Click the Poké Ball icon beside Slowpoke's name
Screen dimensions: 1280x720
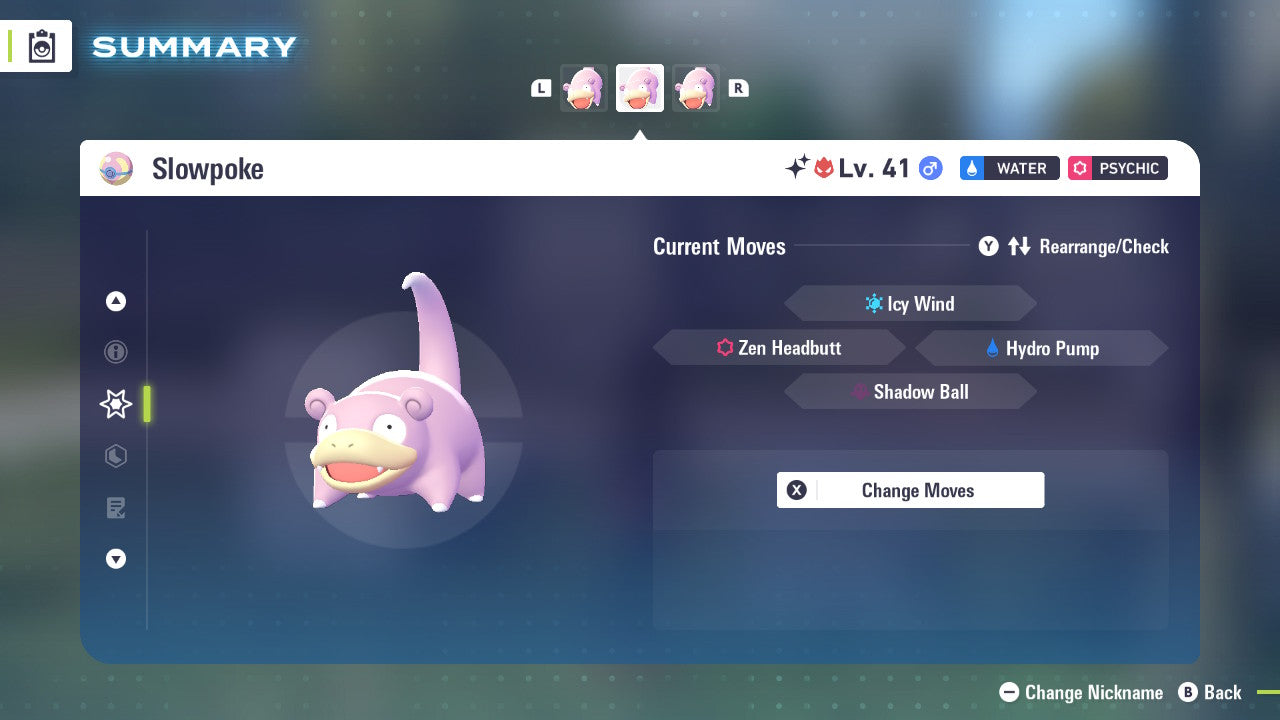click(x=116, y=168)
